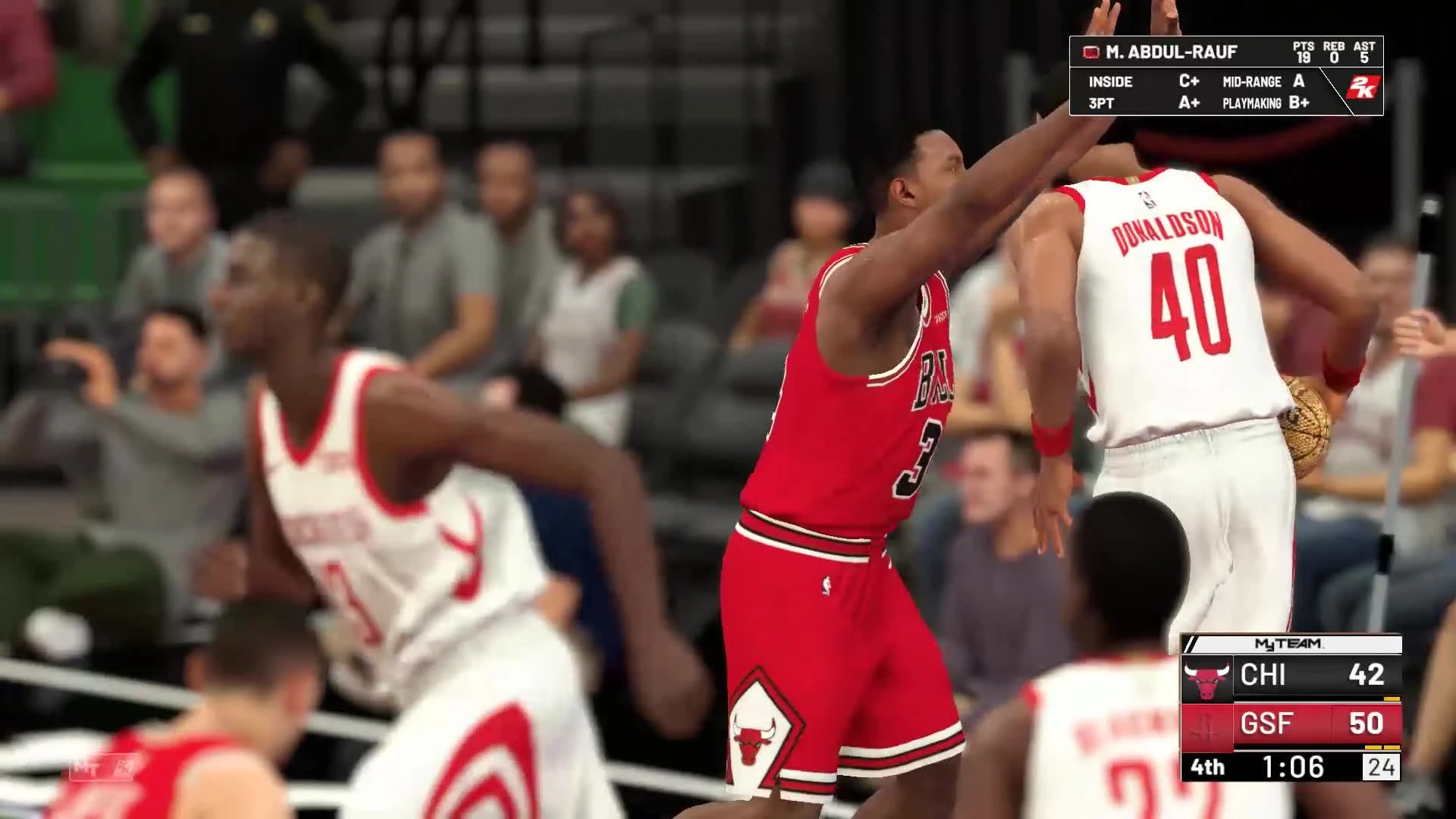Toggle the CHI timeout indicator bar
1456x819 pixels.
pos(1392,699)
